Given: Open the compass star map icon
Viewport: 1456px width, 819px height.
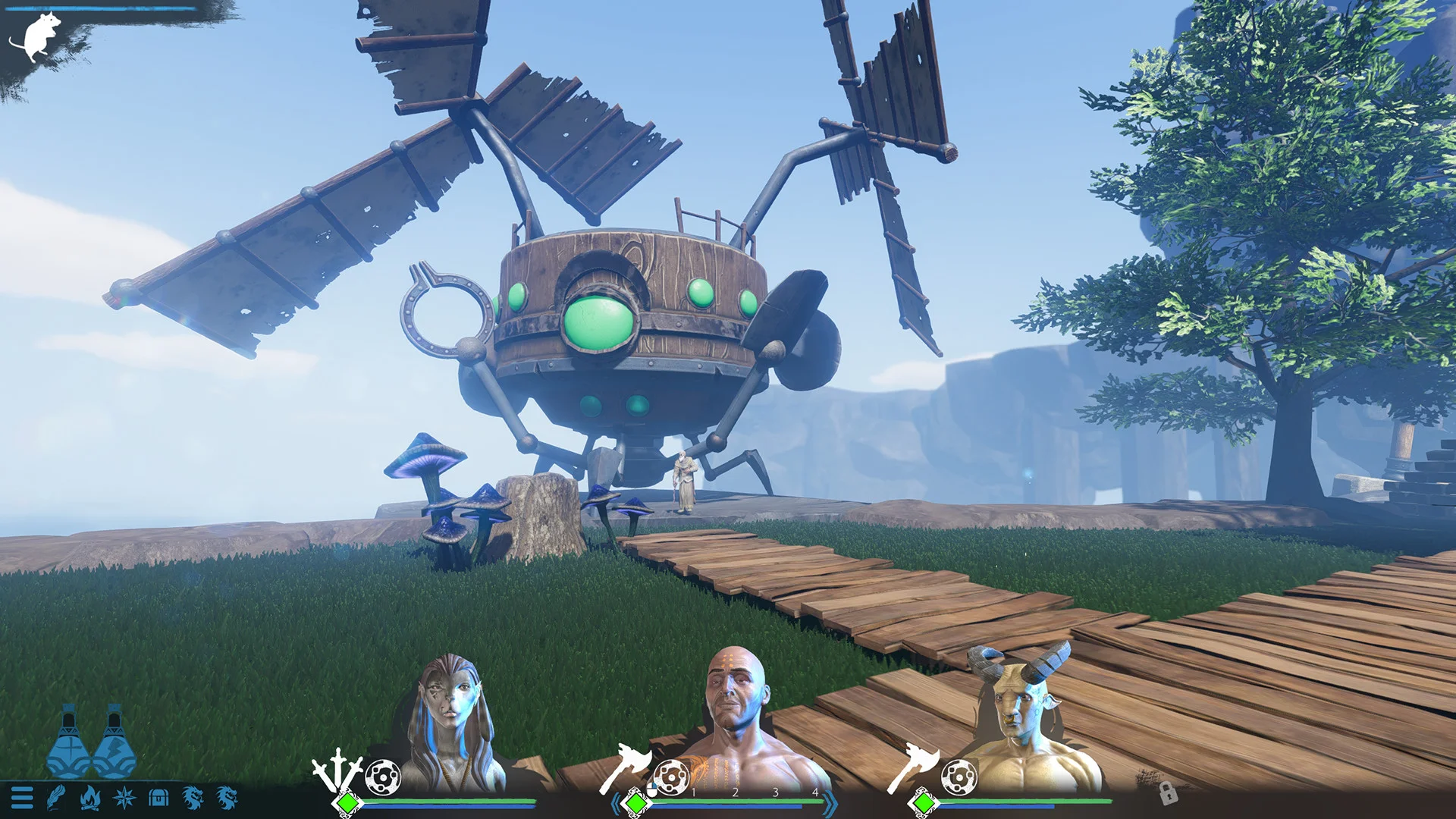Looking at the screenshot, I should 124,797.
